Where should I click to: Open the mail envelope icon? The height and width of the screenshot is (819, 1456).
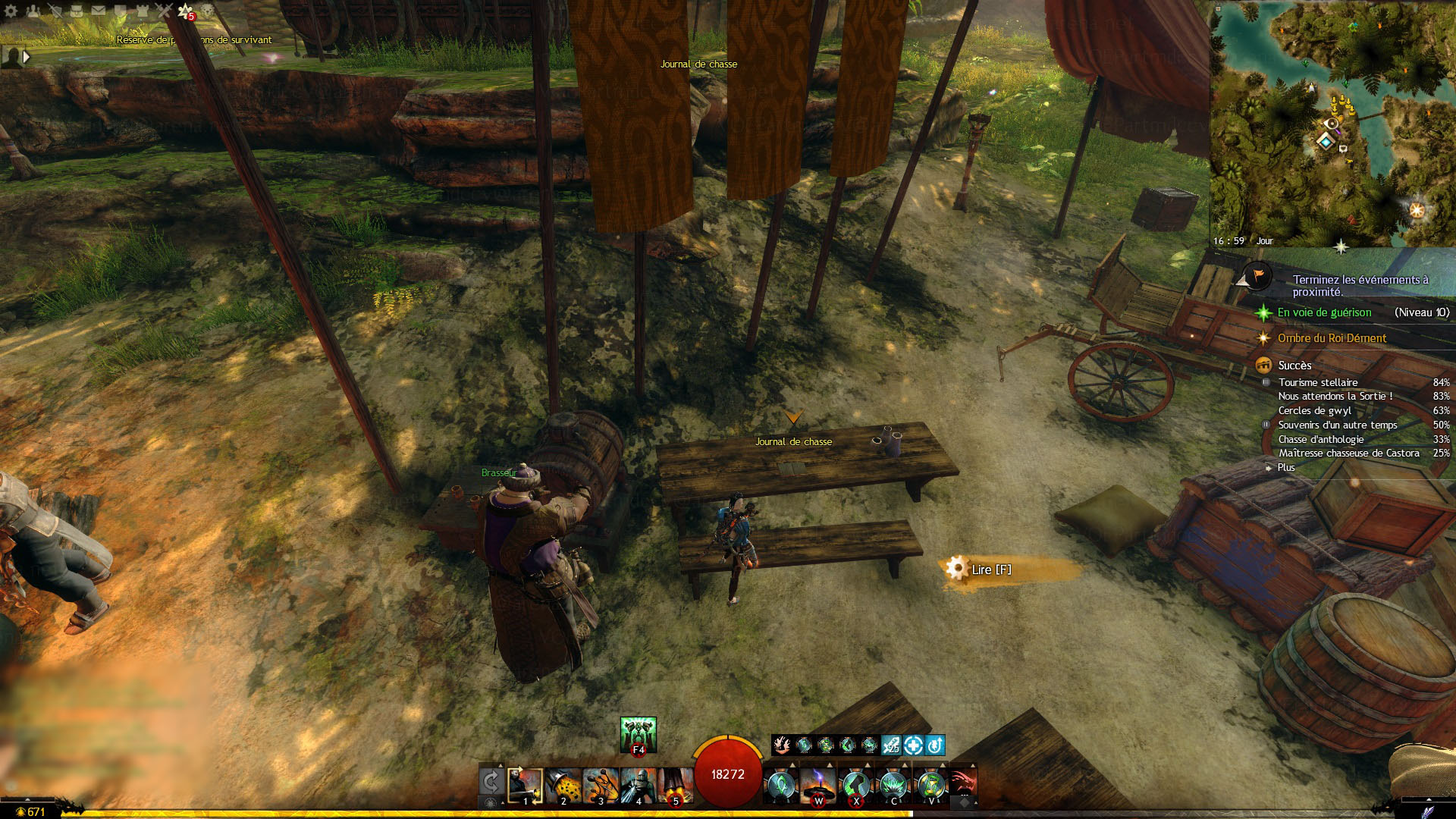click(x=99, y=11)
